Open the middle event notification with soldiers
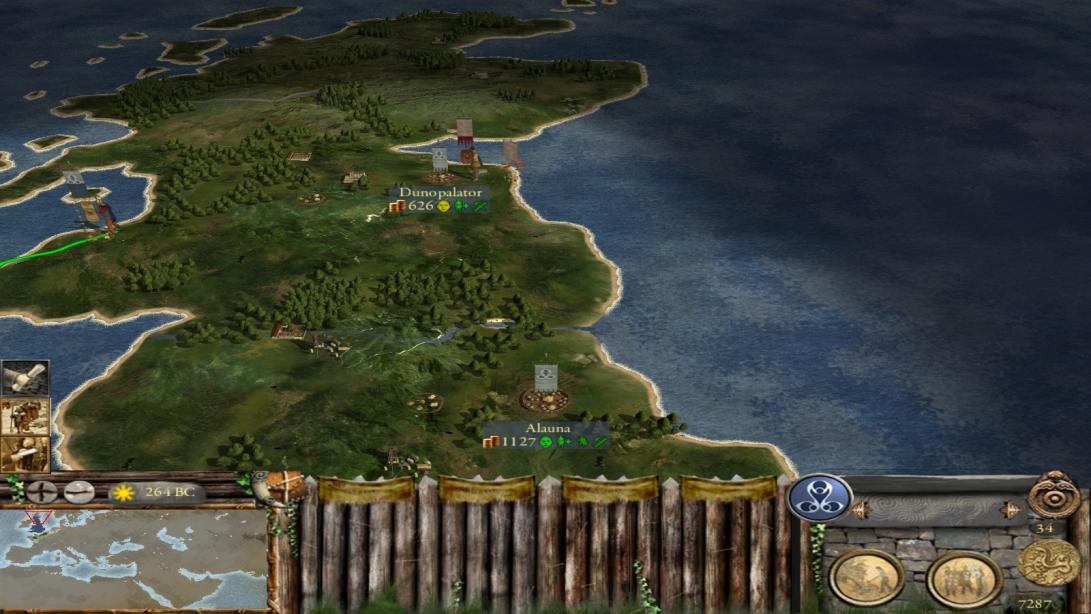This screenshot has width=1091, height=614. pyautogui.click(x=24, y=417)
